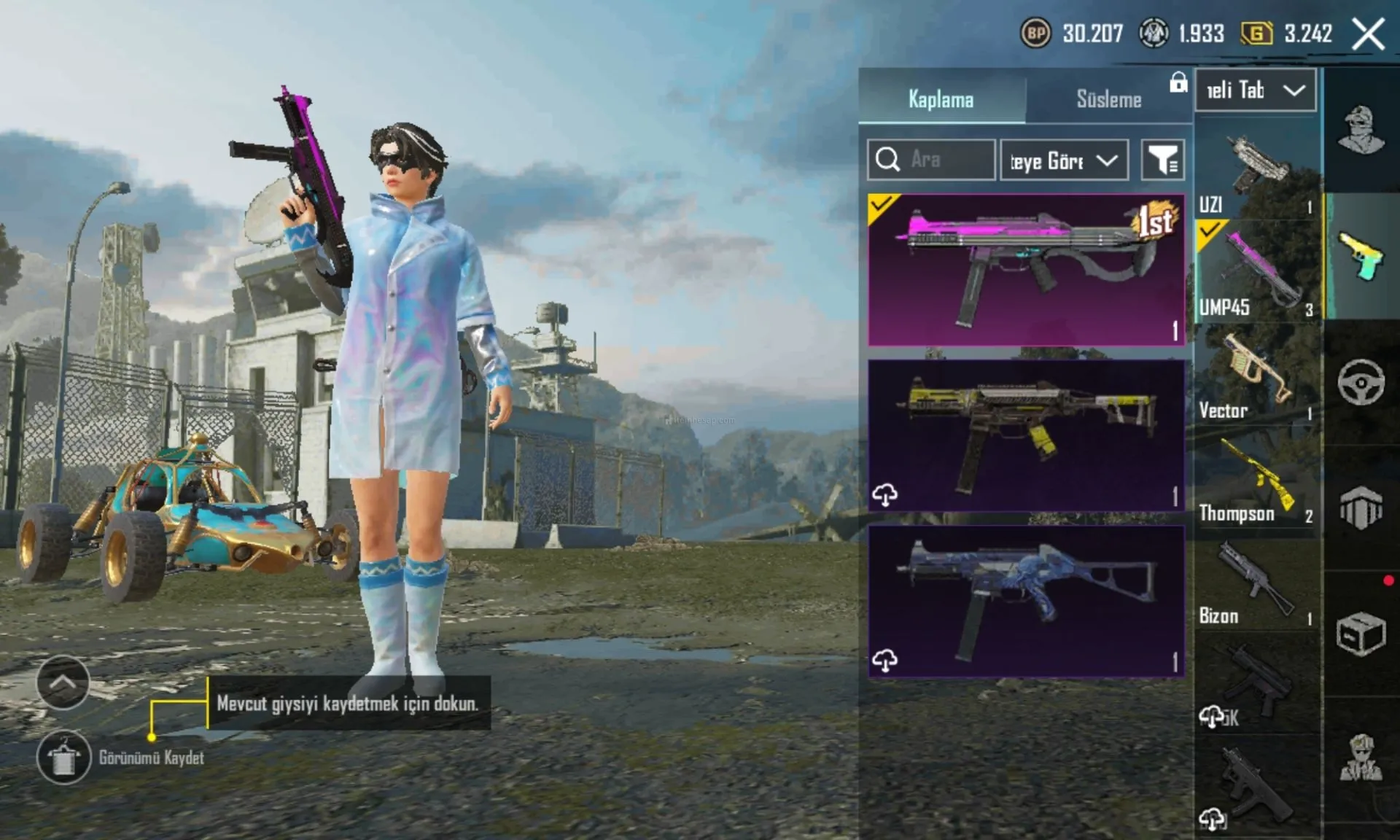Open the sort-by dropdown next to search

1064,160
